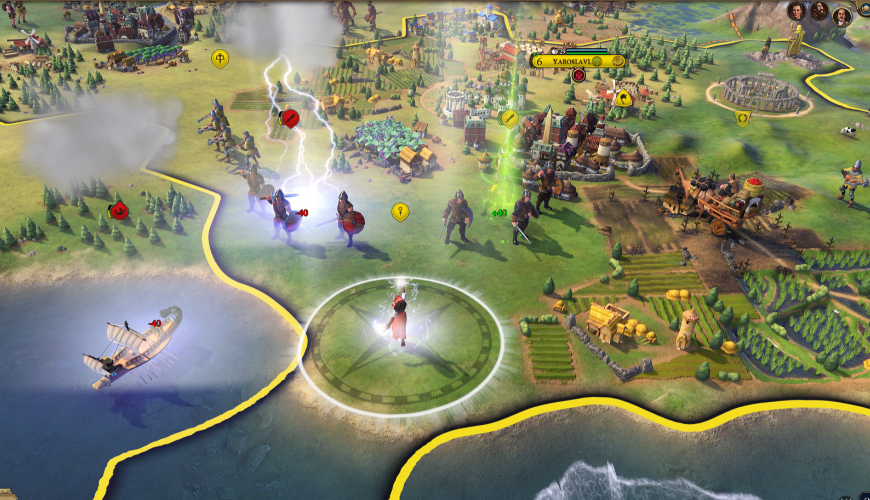Select the yellow shield unit flag

742,118
